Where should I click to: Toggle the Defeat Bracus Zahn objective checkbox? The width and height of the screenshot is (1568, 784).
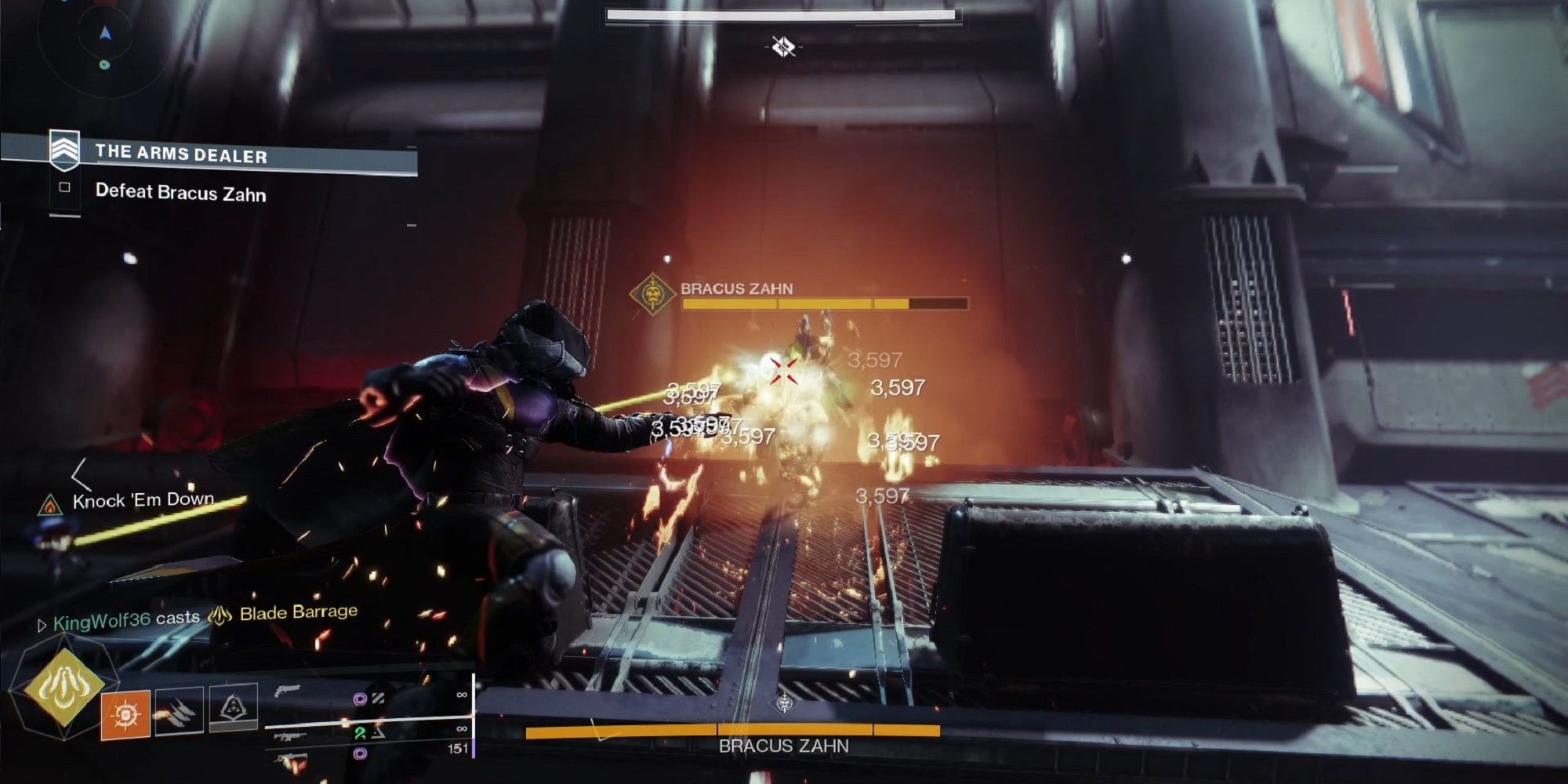pos(64,187)
